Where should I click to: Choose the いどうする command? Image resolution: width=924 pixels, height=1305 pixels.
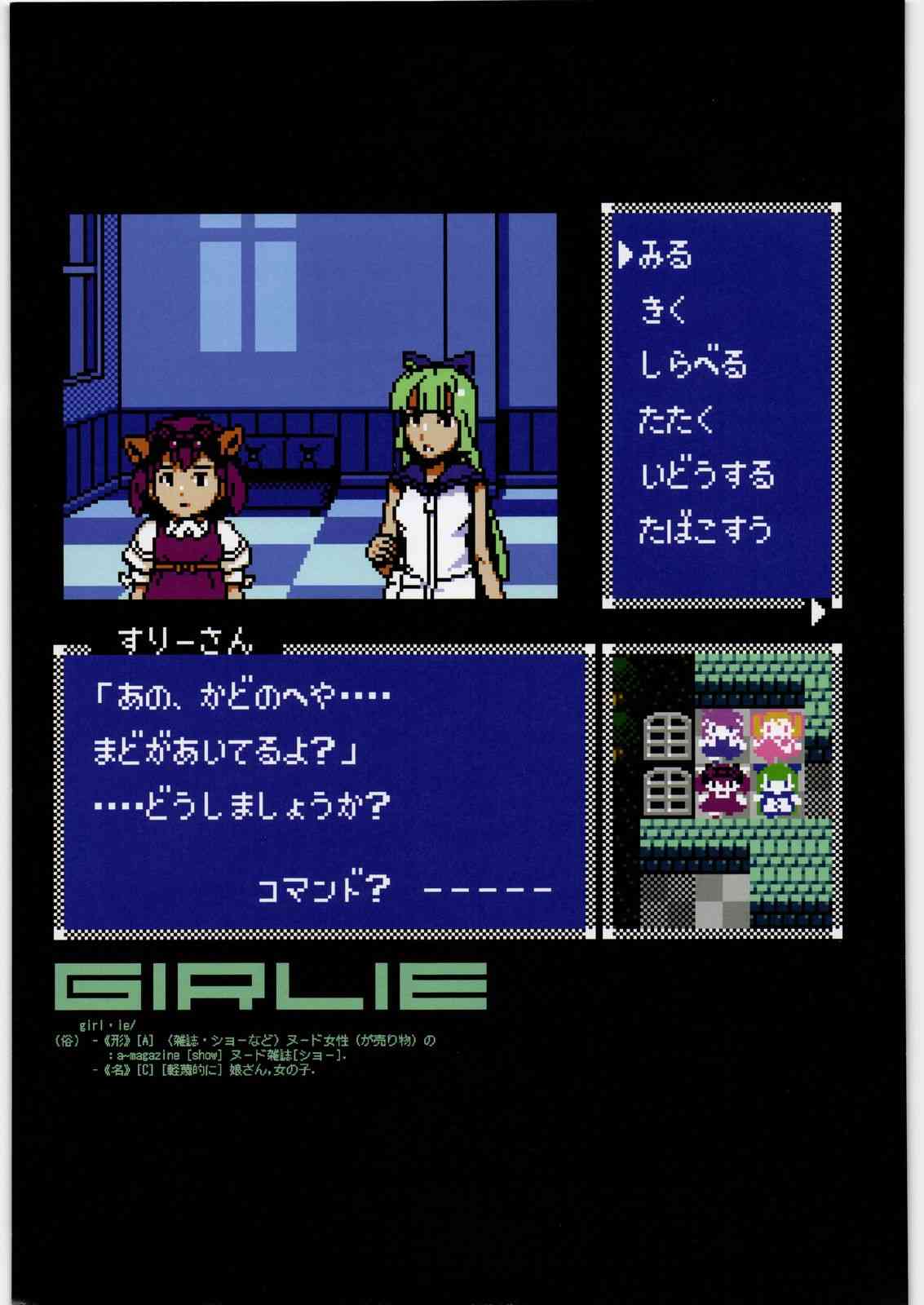(x=706, y=474)
